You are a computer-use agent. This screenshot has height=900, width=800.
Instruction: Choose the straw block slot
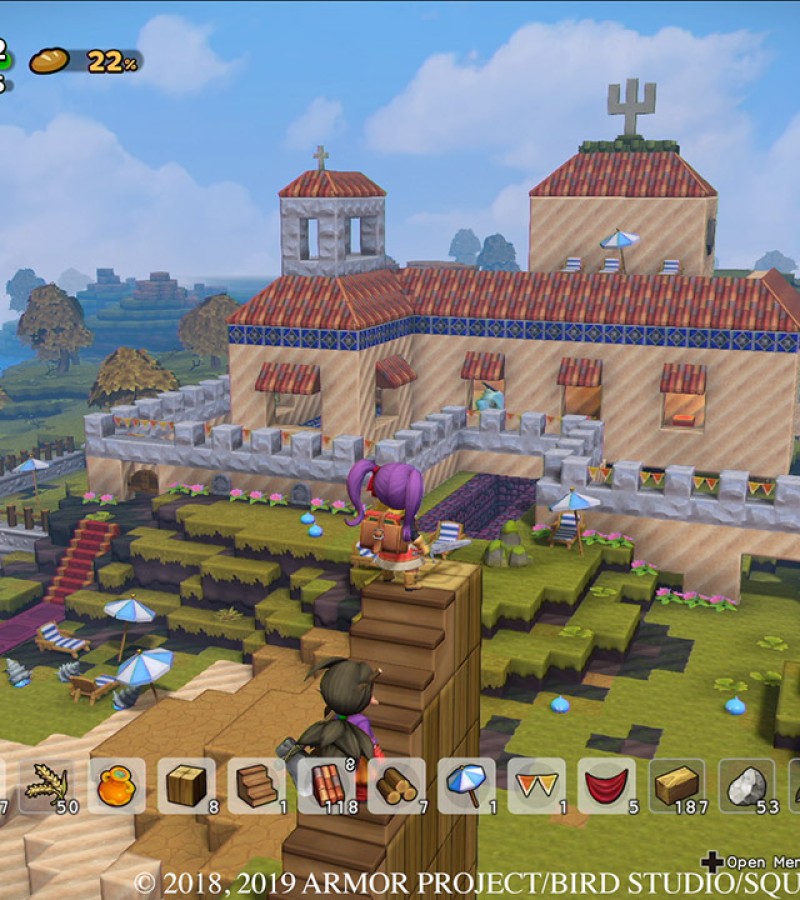[677, 785]
